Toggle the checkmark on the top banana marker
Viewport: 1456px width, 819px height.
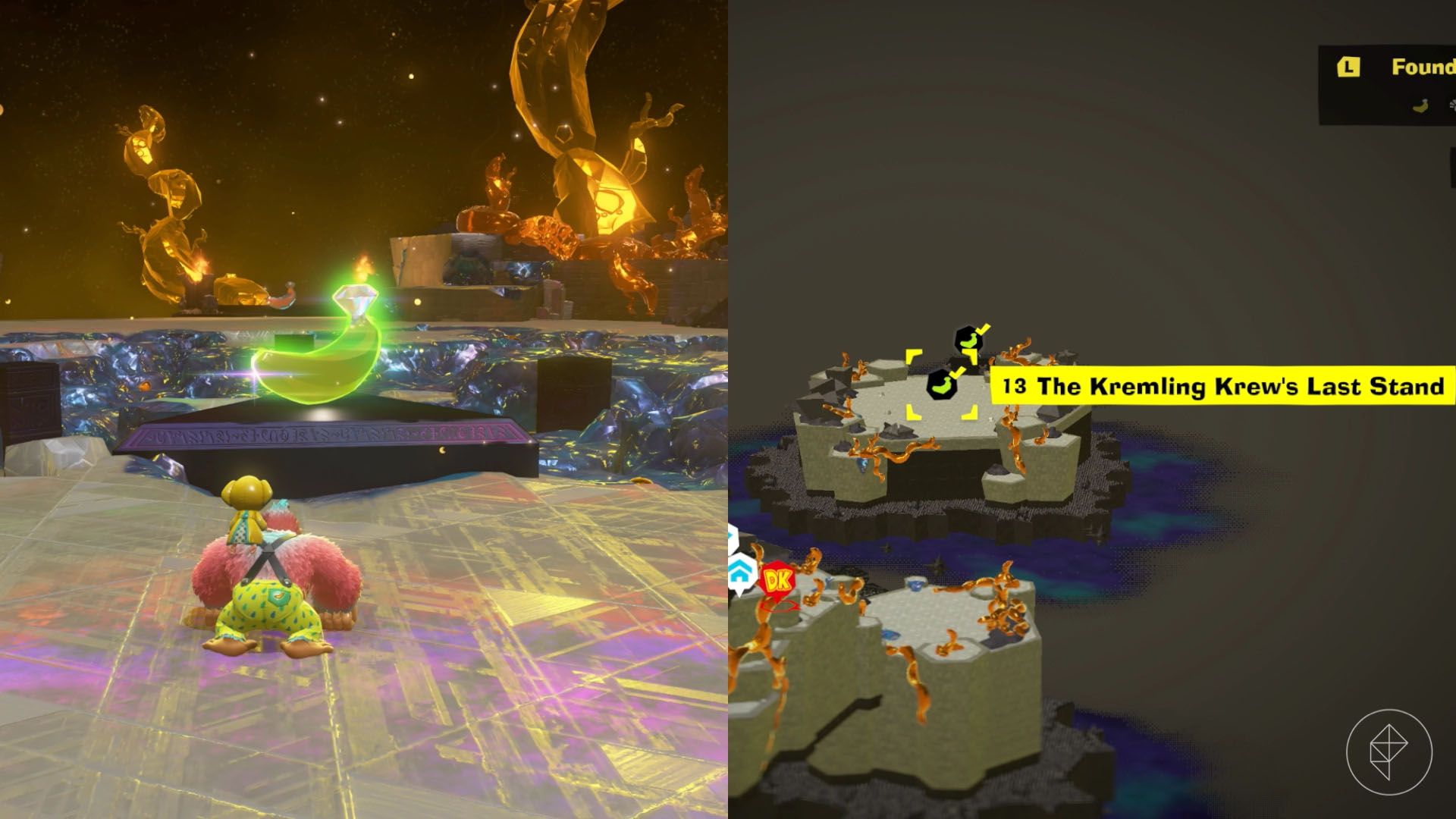point(982,331)
